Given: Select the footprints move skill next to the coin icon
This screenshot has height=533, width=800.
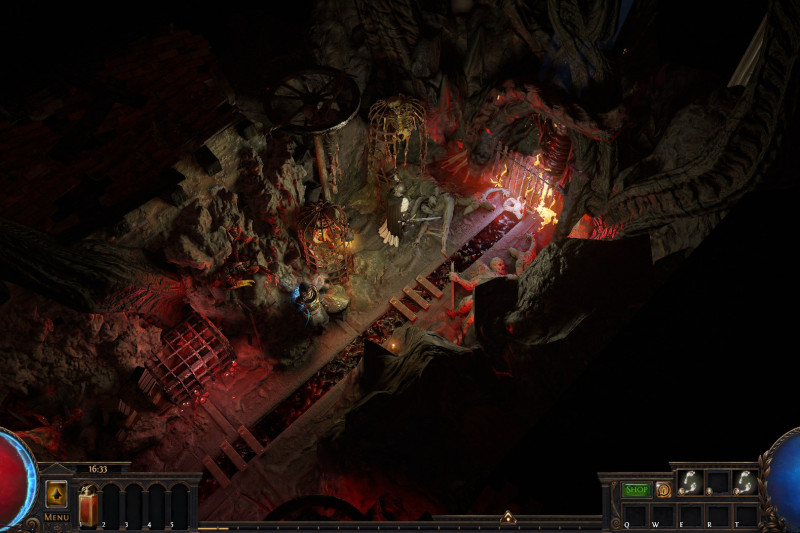Looking at the screenshot, I should pyautogui.click(x=689, y=483).
